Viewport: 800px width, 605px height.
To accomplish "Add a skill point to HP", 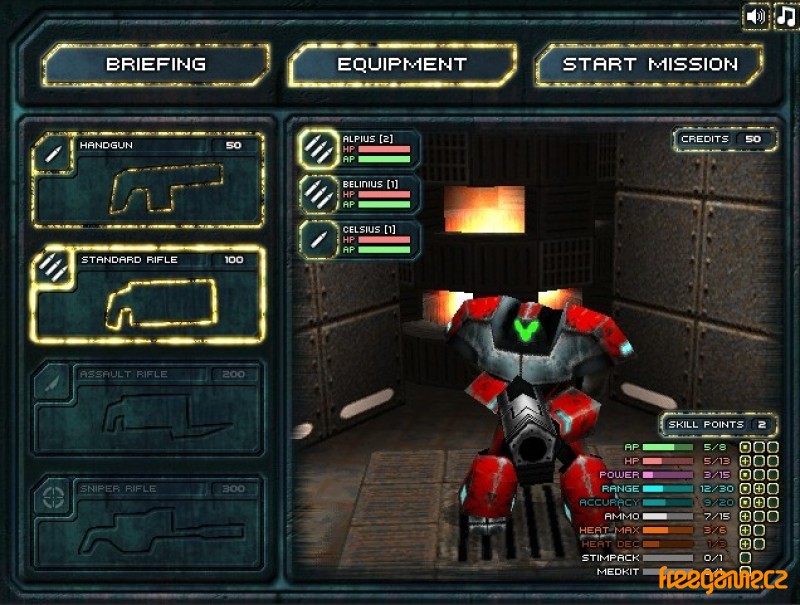I will (x=745, y=461).
